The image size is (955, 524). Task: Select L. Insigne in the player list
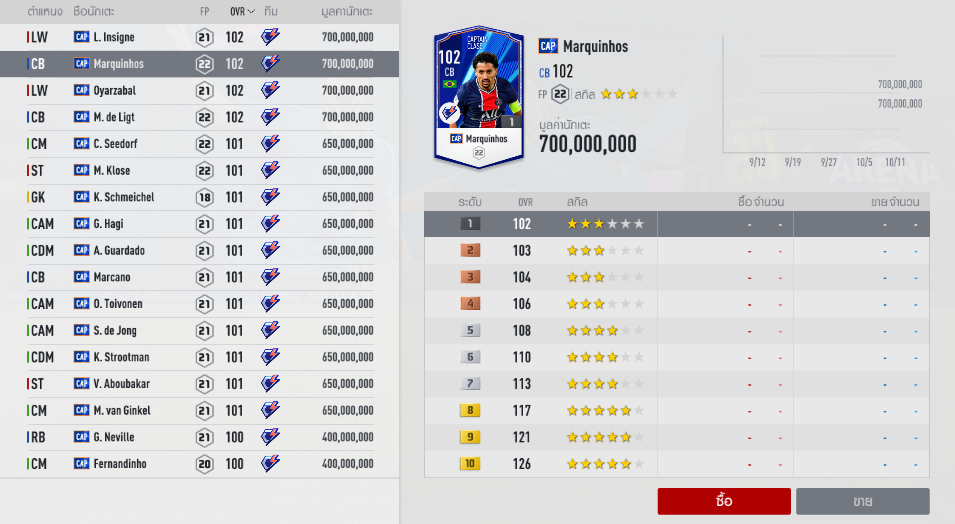point(200,37)
